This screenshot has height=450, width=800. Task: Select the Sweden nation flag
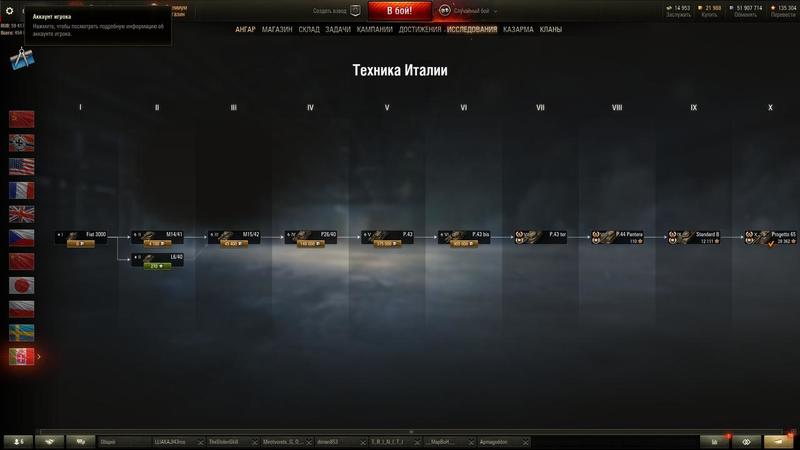(21, 333)
